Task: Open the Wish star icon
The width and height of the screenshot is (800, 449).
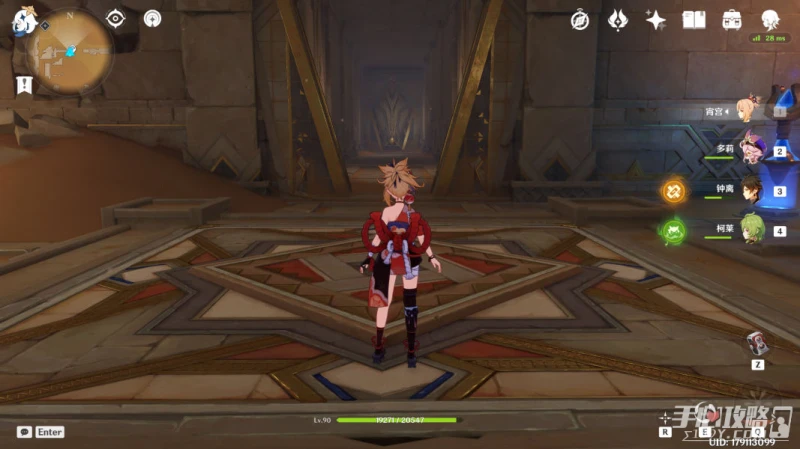Action: 656,20
